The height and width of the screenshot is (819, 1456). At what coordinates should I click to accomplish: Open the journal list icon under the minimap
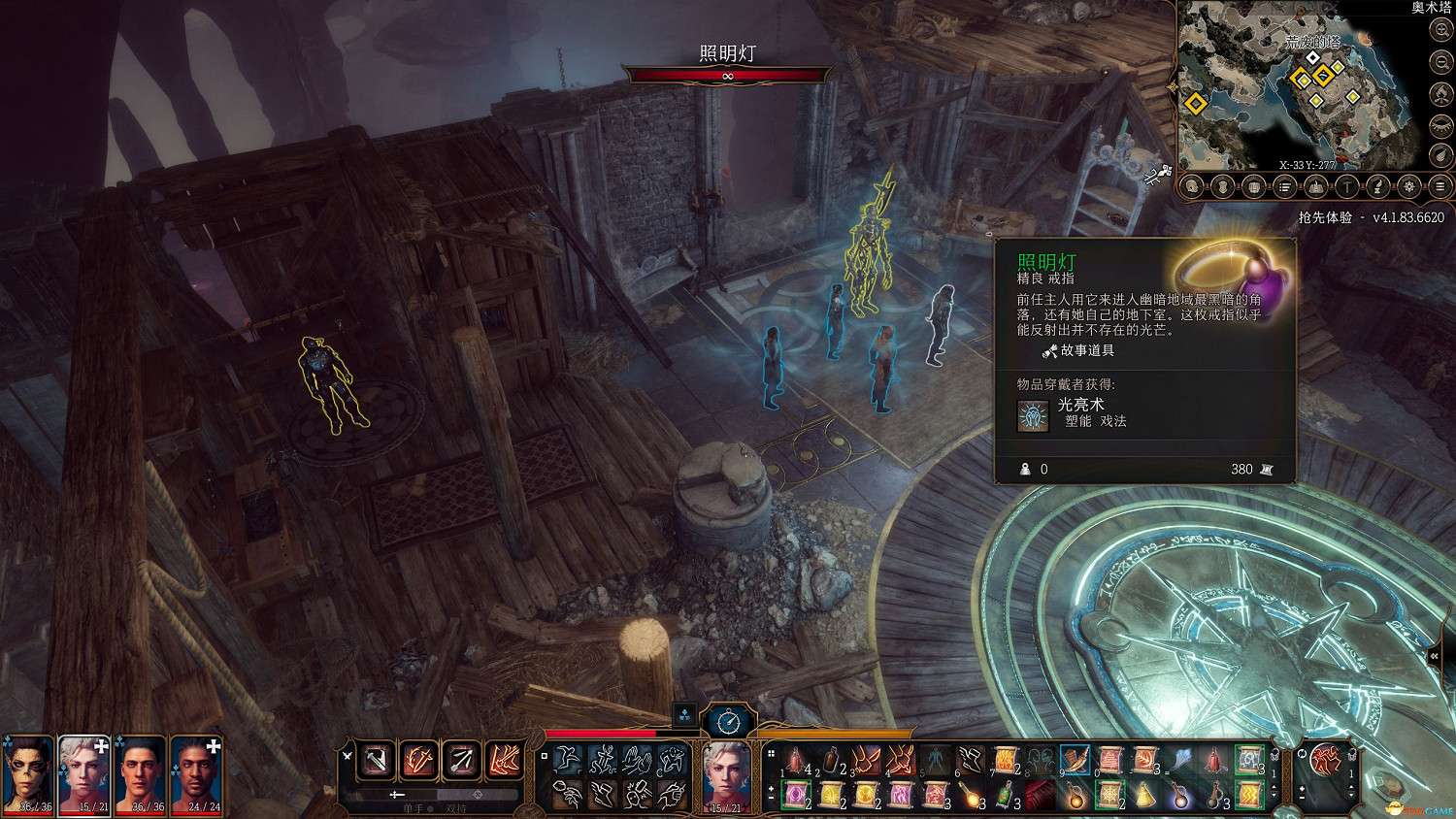(1285, 186)
